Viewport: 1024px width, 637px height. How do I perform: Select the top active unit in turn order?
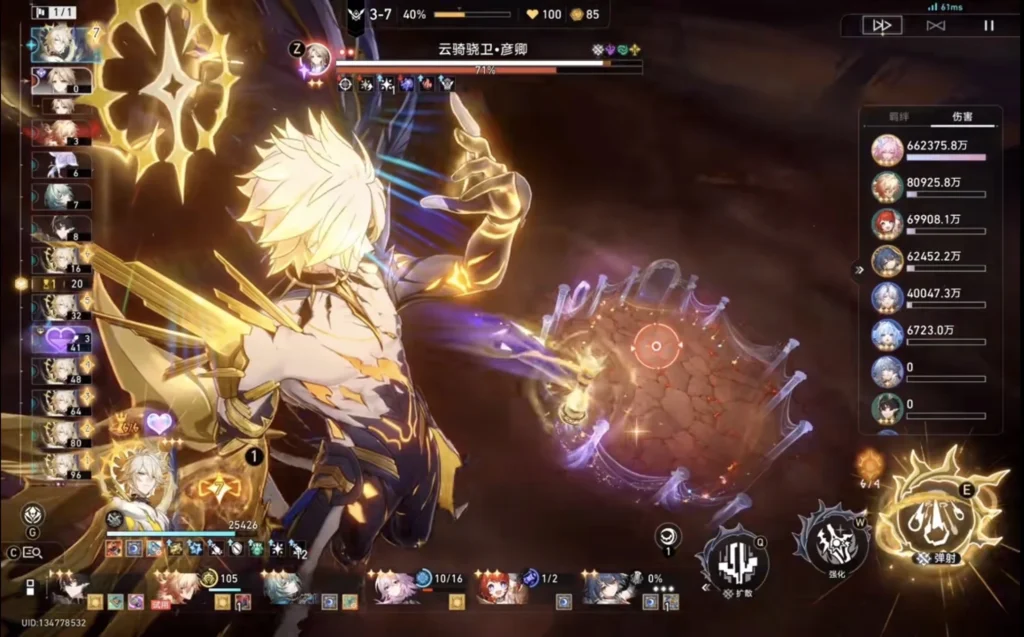pyautogui.click(x=56, y=42)
